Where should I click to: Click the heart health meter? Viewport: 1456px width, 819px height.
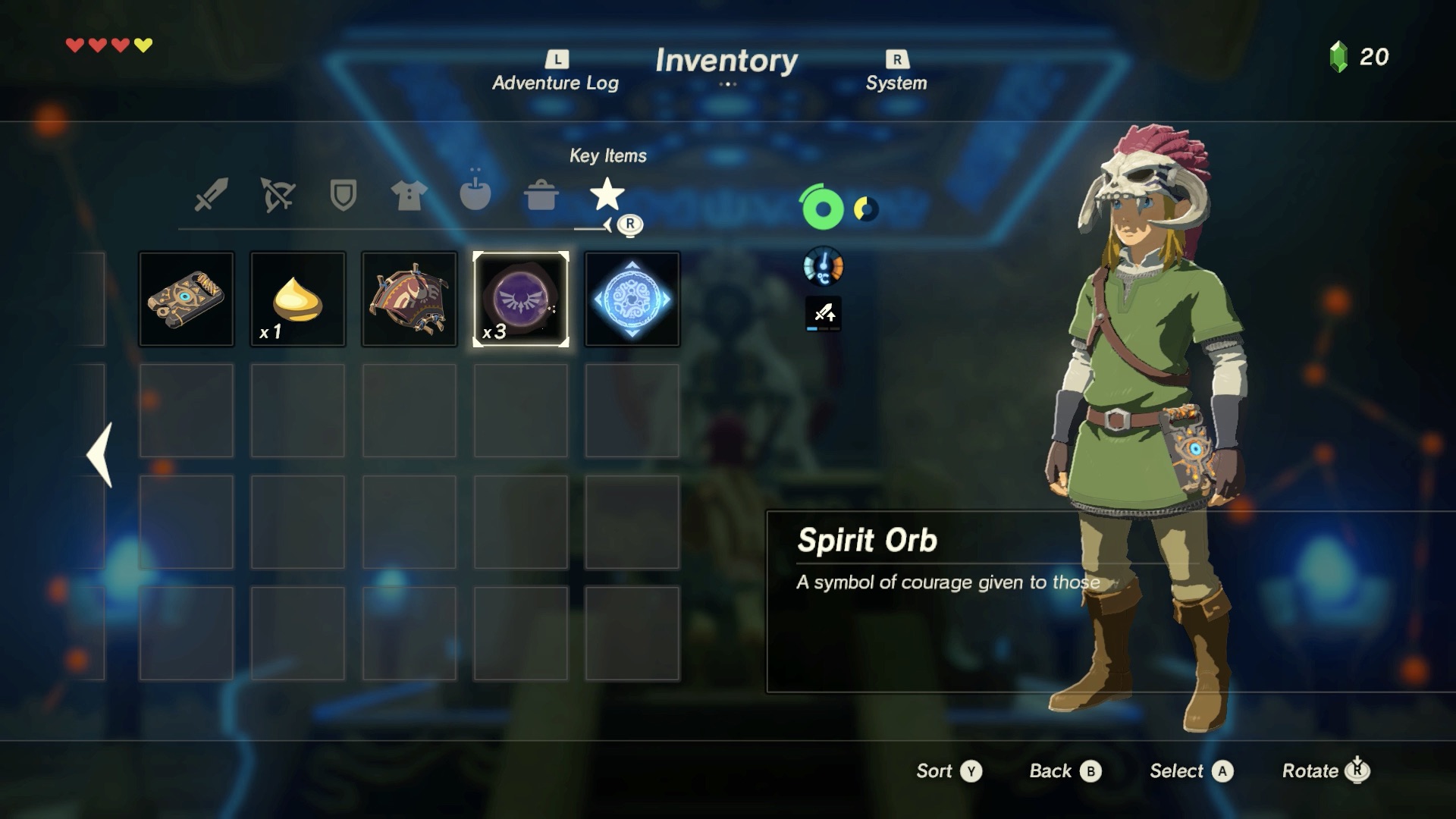click(108, 44)
